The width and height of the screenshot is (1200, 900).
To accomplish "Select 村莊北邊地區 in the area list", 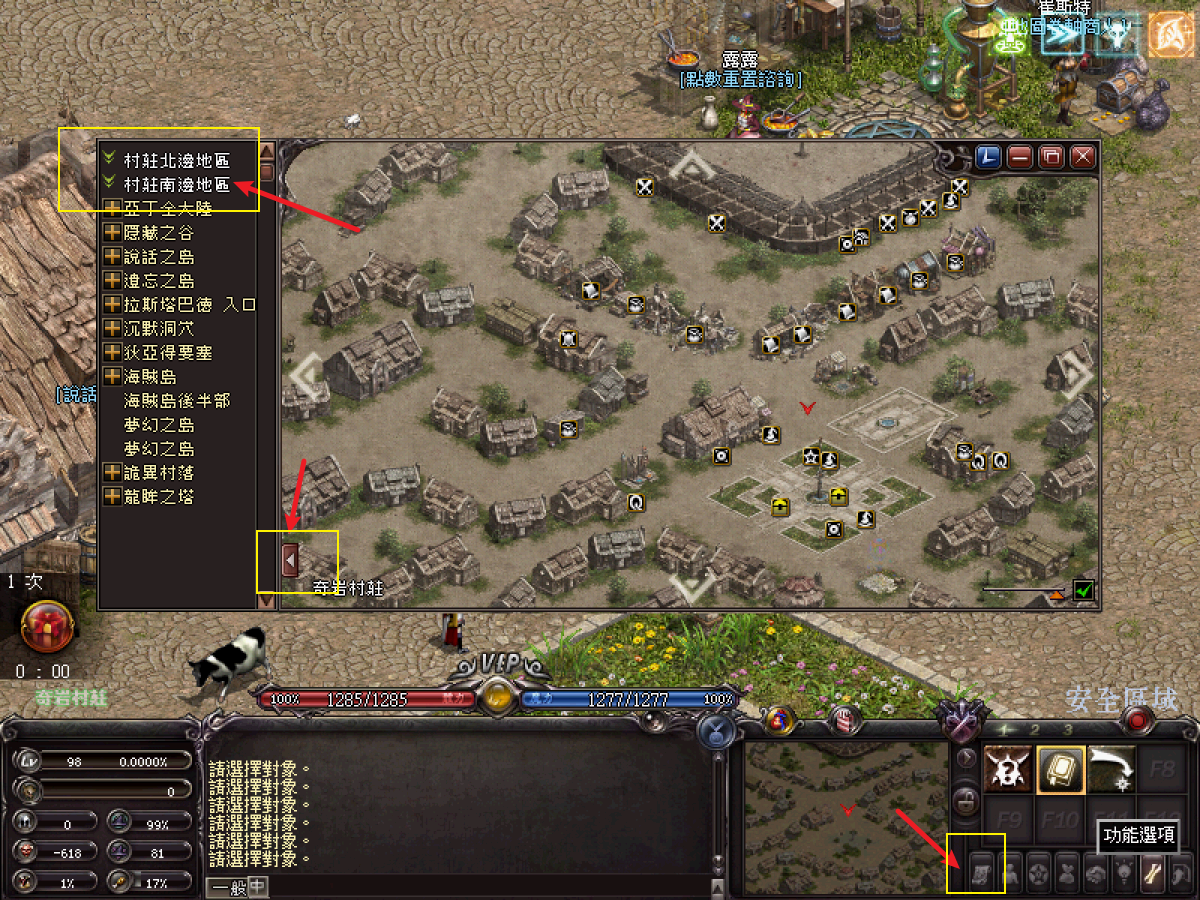I will [x=176, y=160].
